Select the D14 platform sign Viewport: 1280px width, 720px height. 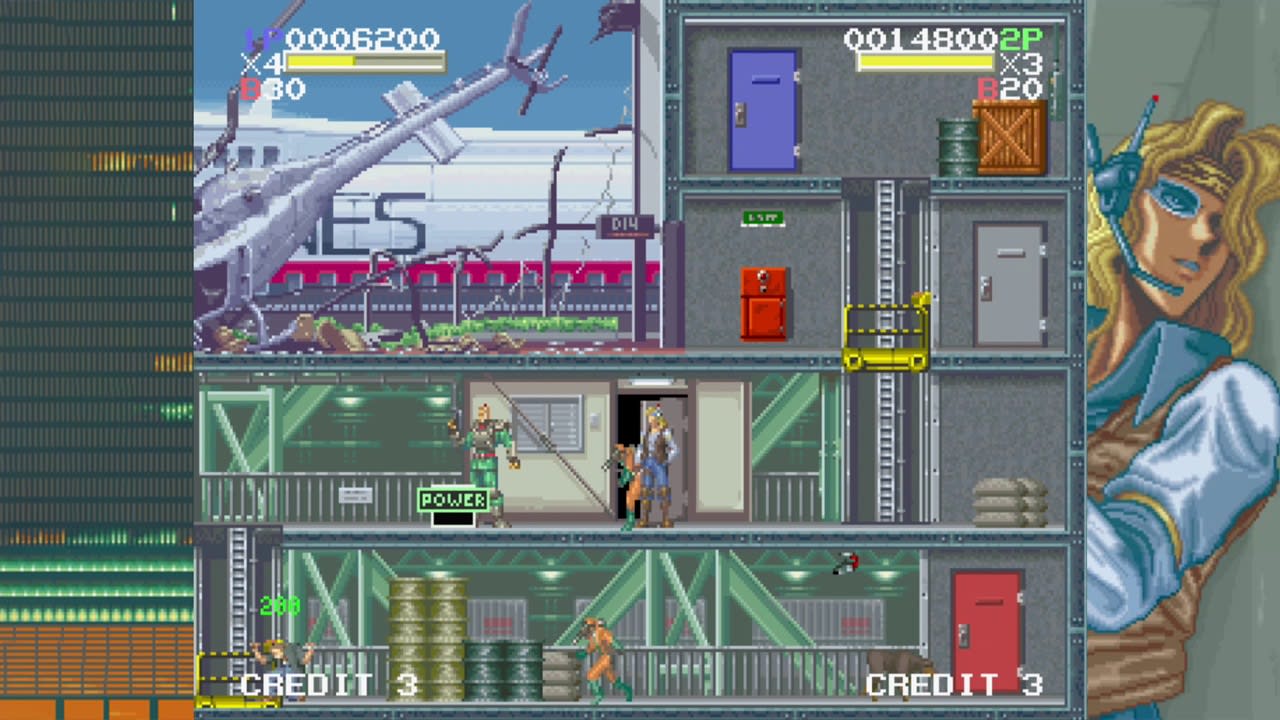pos(625,228)
